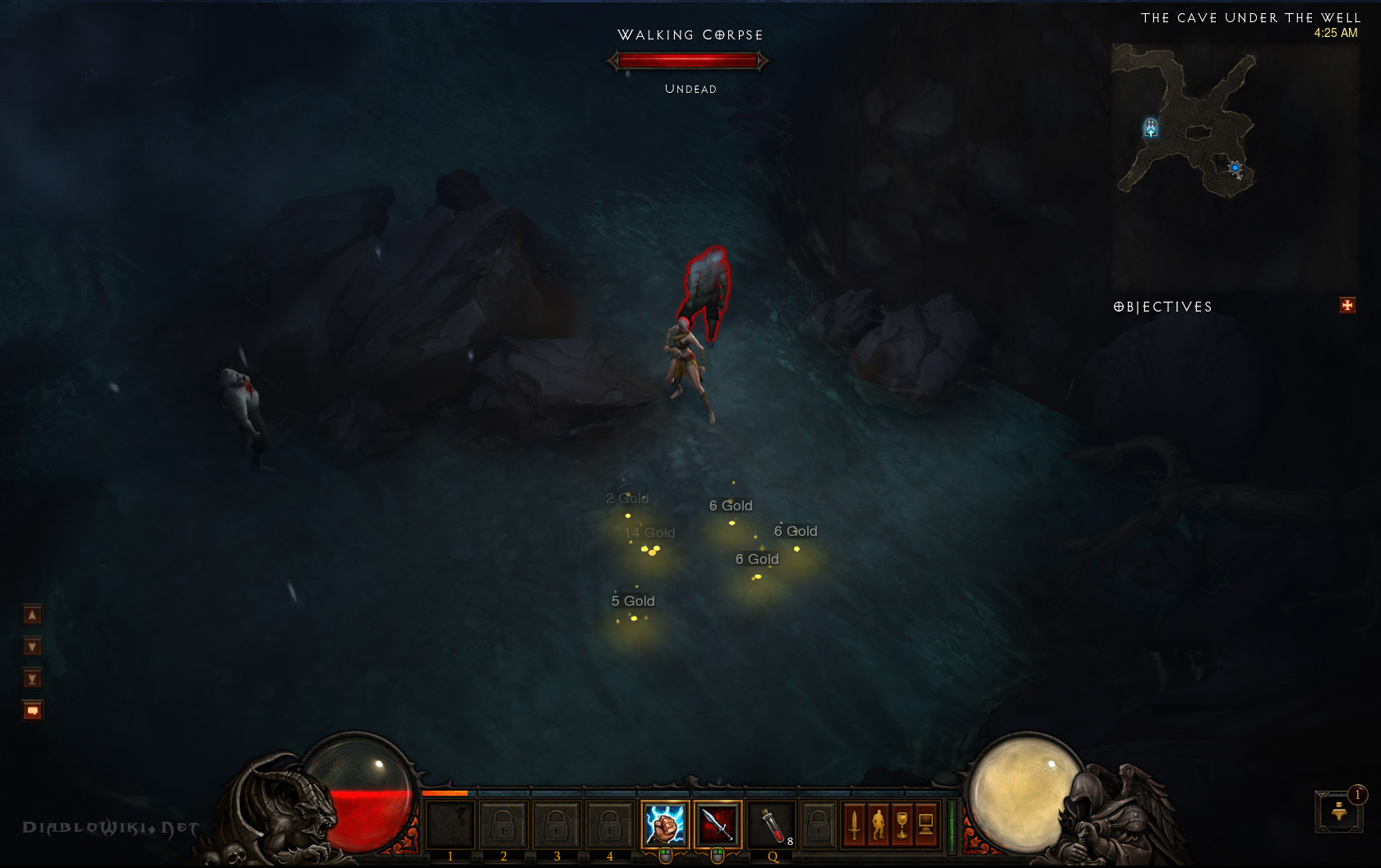Click the glowing exit marker on the minimap
This screenshot has width=1381, height=868.
[1151, 127]
